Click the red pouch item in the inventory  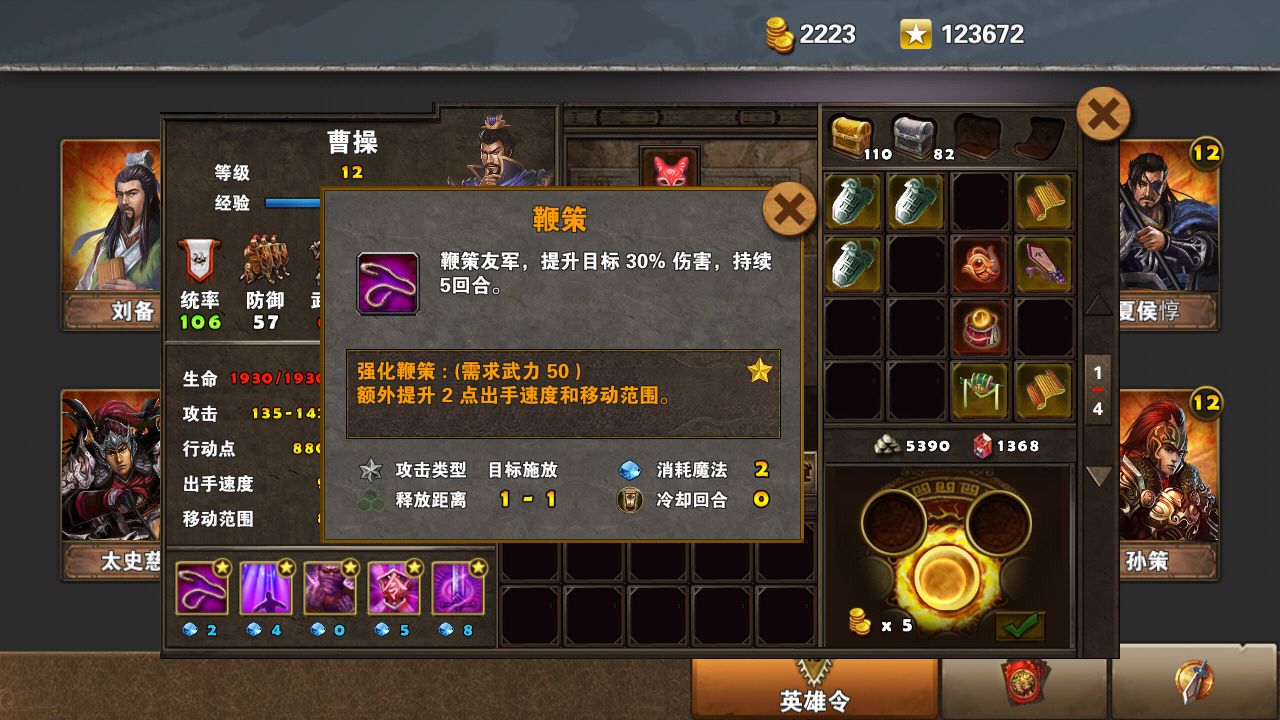click(x=980, y=328)
